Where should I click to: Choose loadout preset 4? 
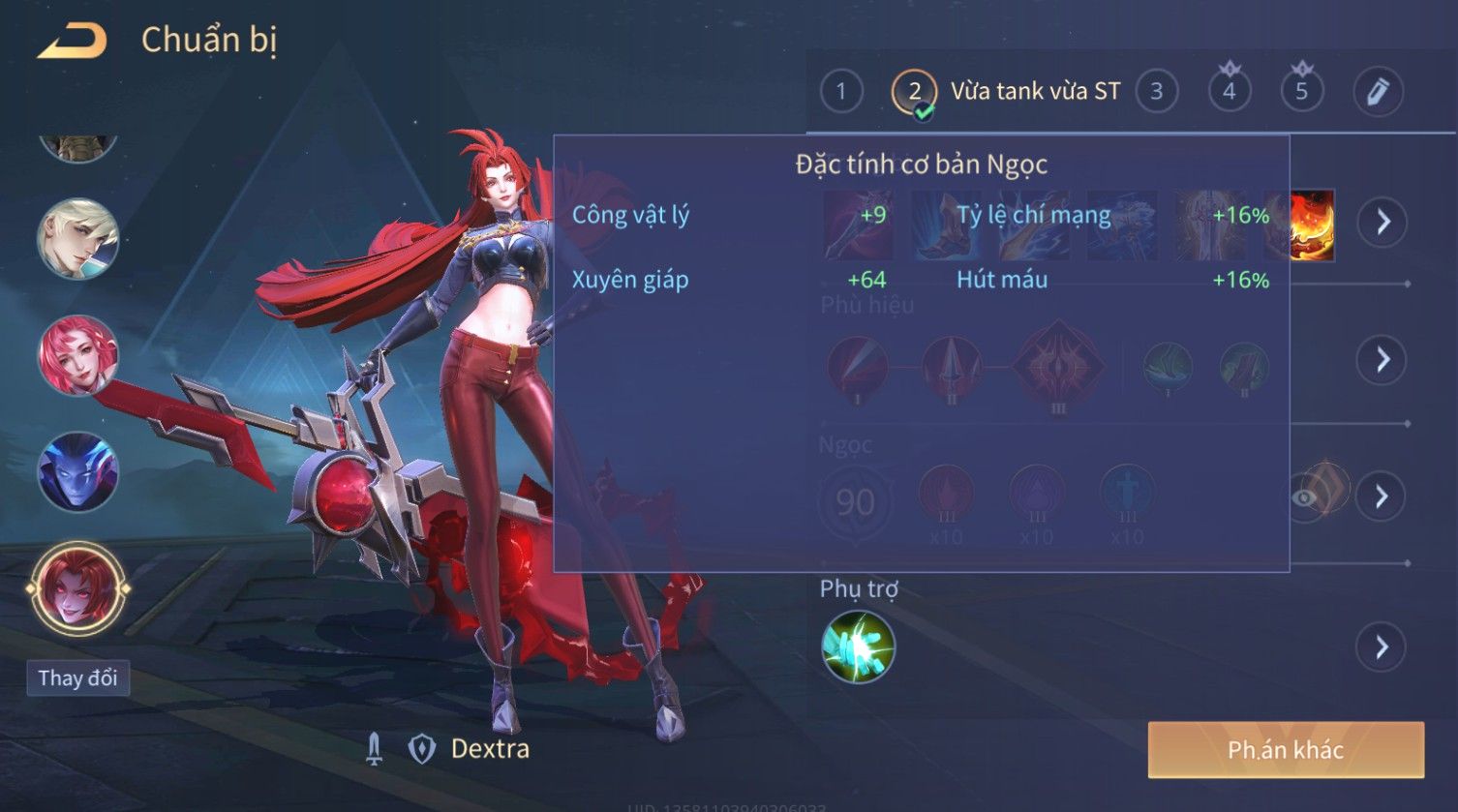(x=1229, y=92)
